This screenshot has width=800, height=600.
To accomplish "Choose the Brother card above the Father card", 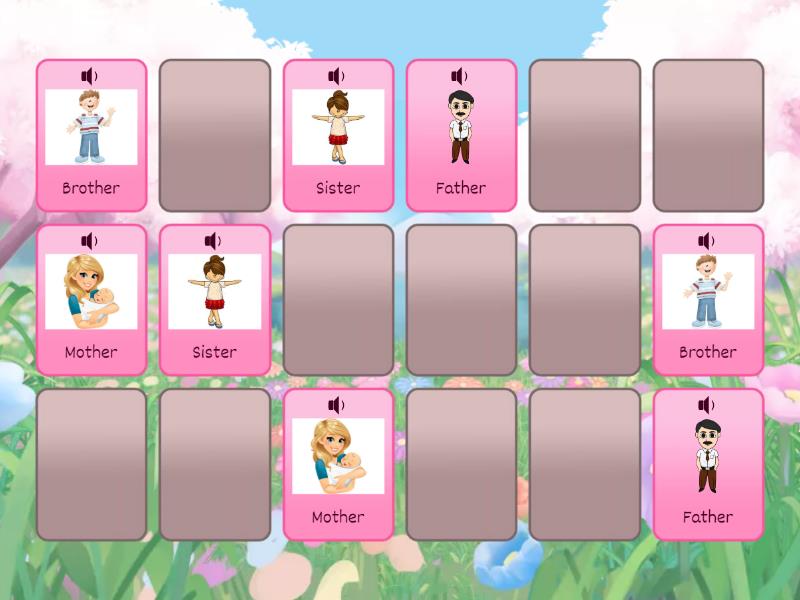I will click(708, 300).
